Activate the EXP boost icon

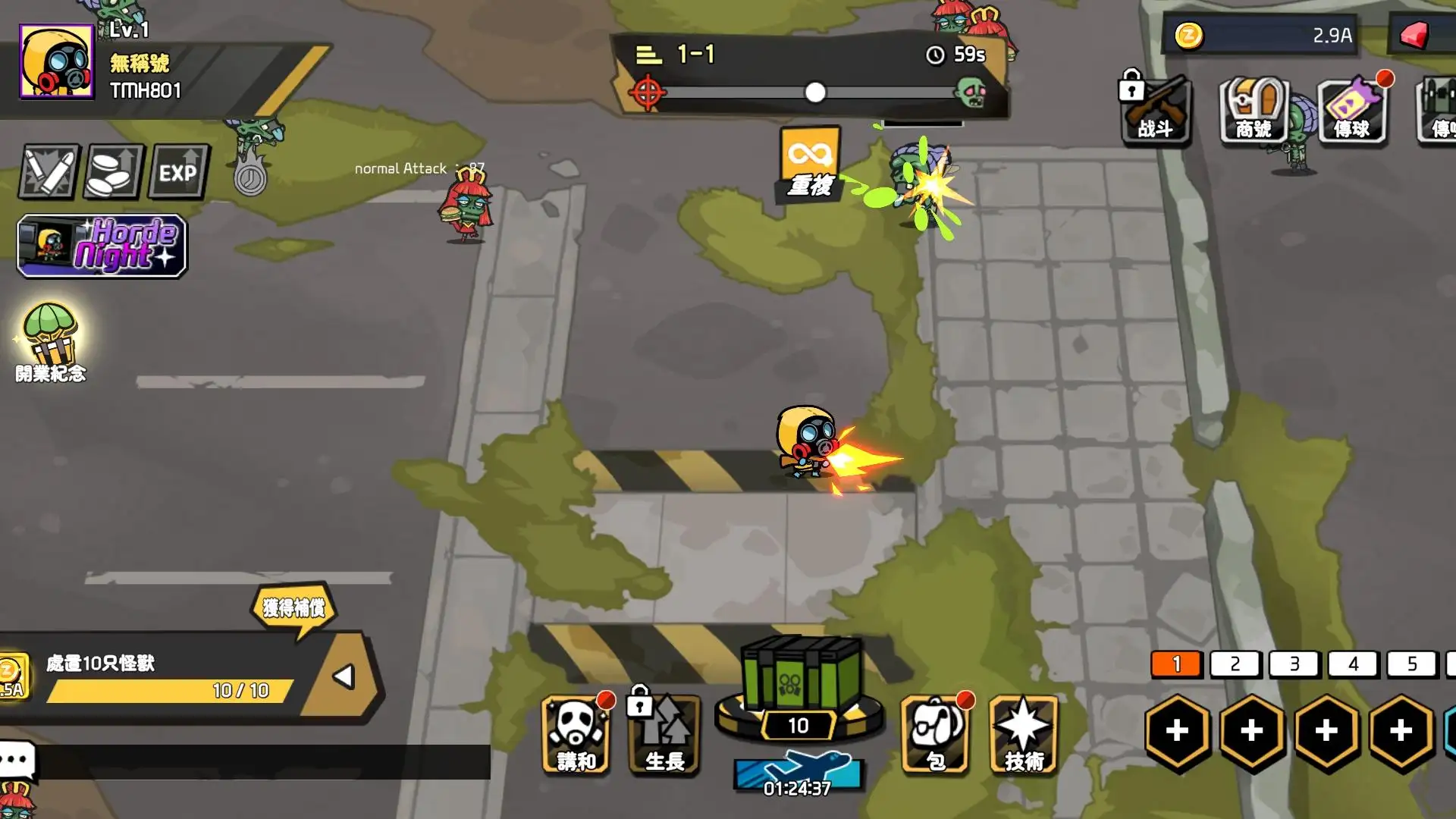[178, 172]
